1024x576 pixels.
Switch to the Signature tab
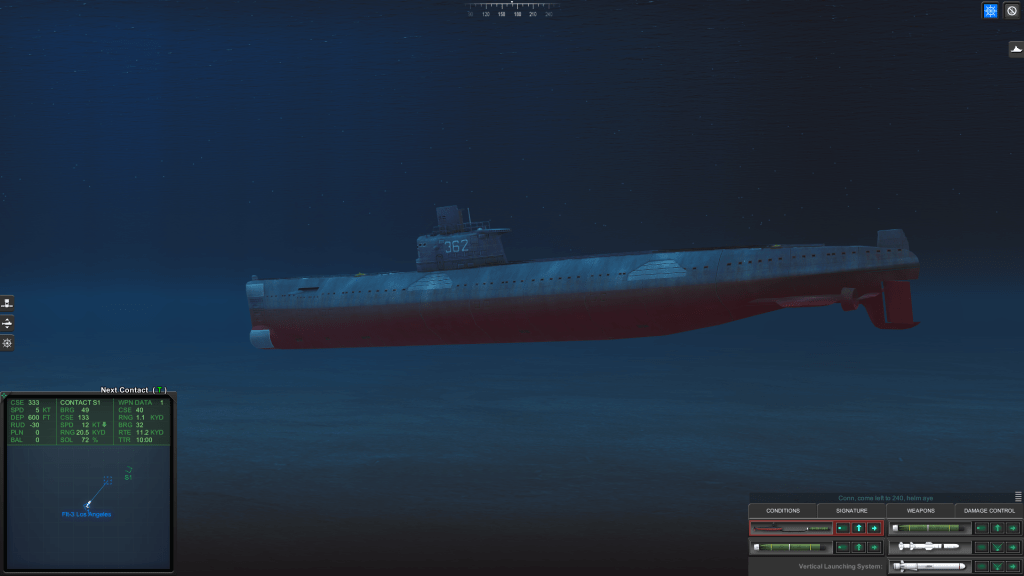pyautogui.click(x=852, y=511)
